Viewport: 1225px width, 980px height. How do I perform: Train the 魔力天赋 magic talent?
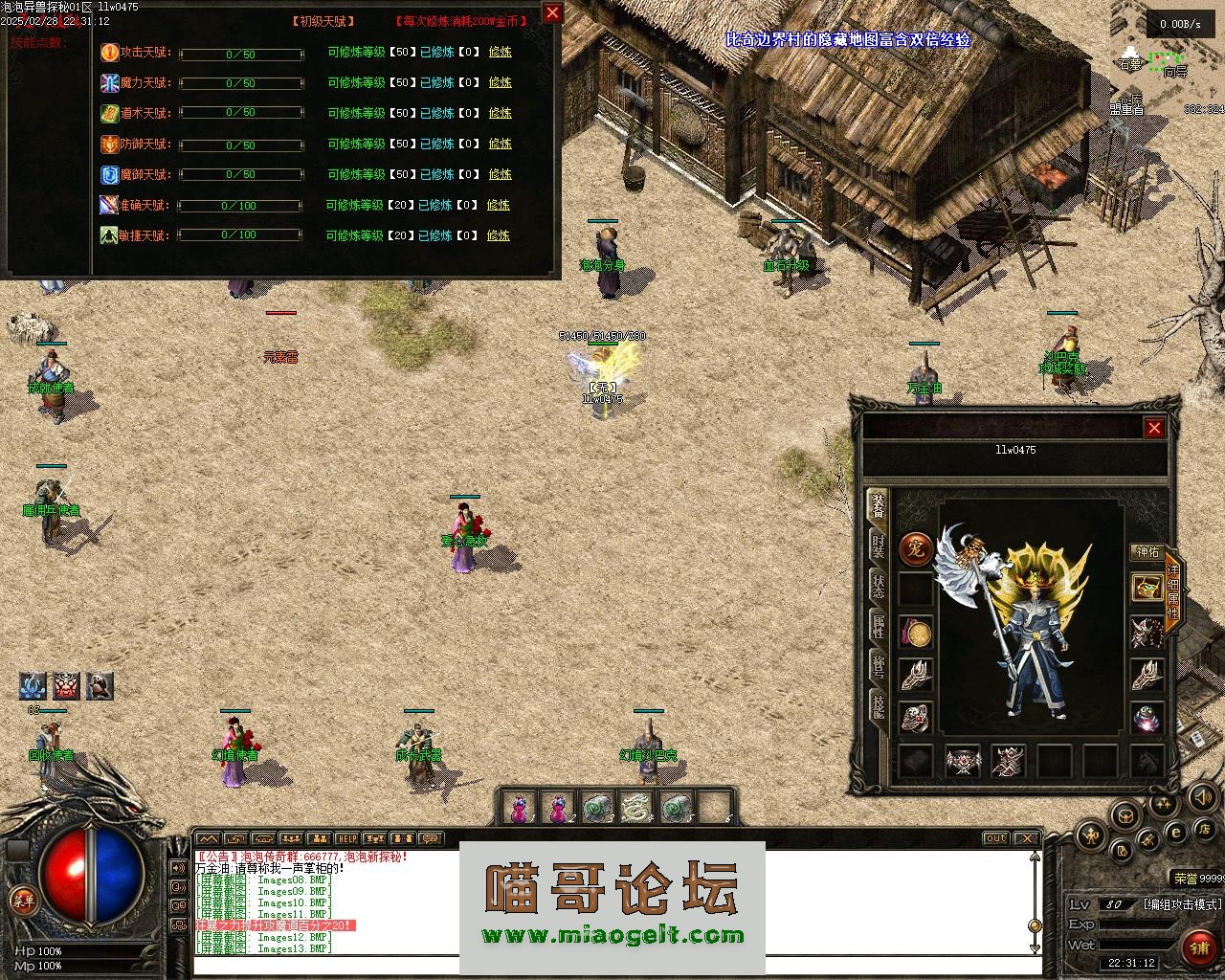500,82
